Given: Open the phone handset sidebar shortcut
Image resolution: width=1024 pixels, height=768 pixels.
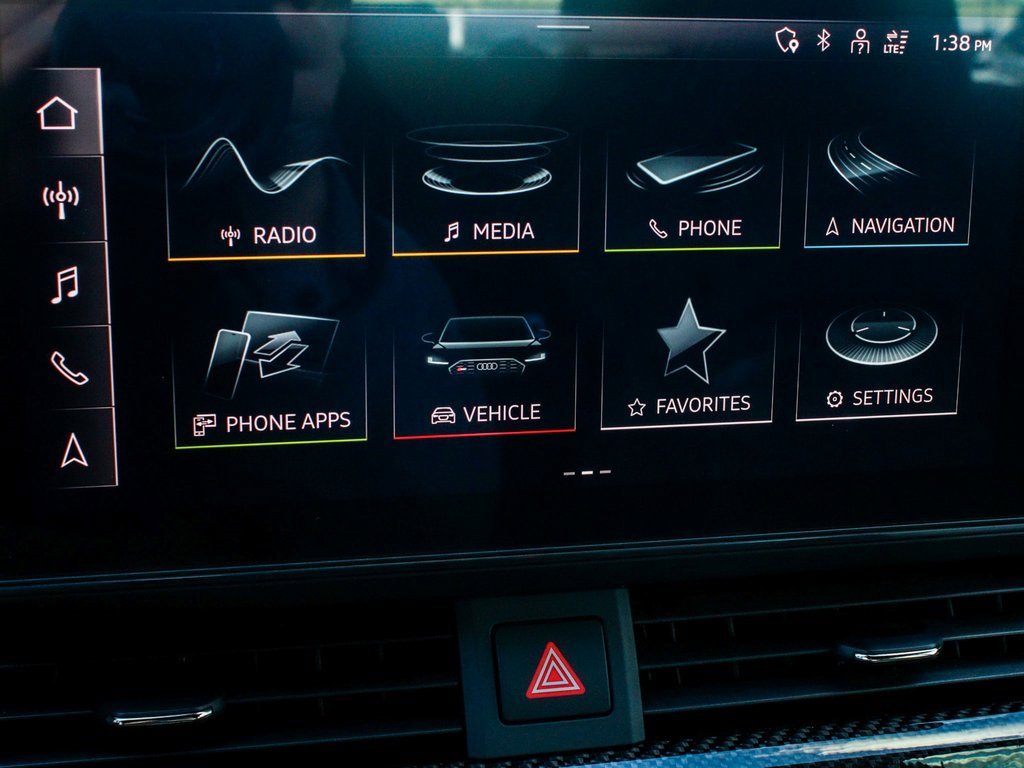Looking at the screenshot, I should [69, 368].
